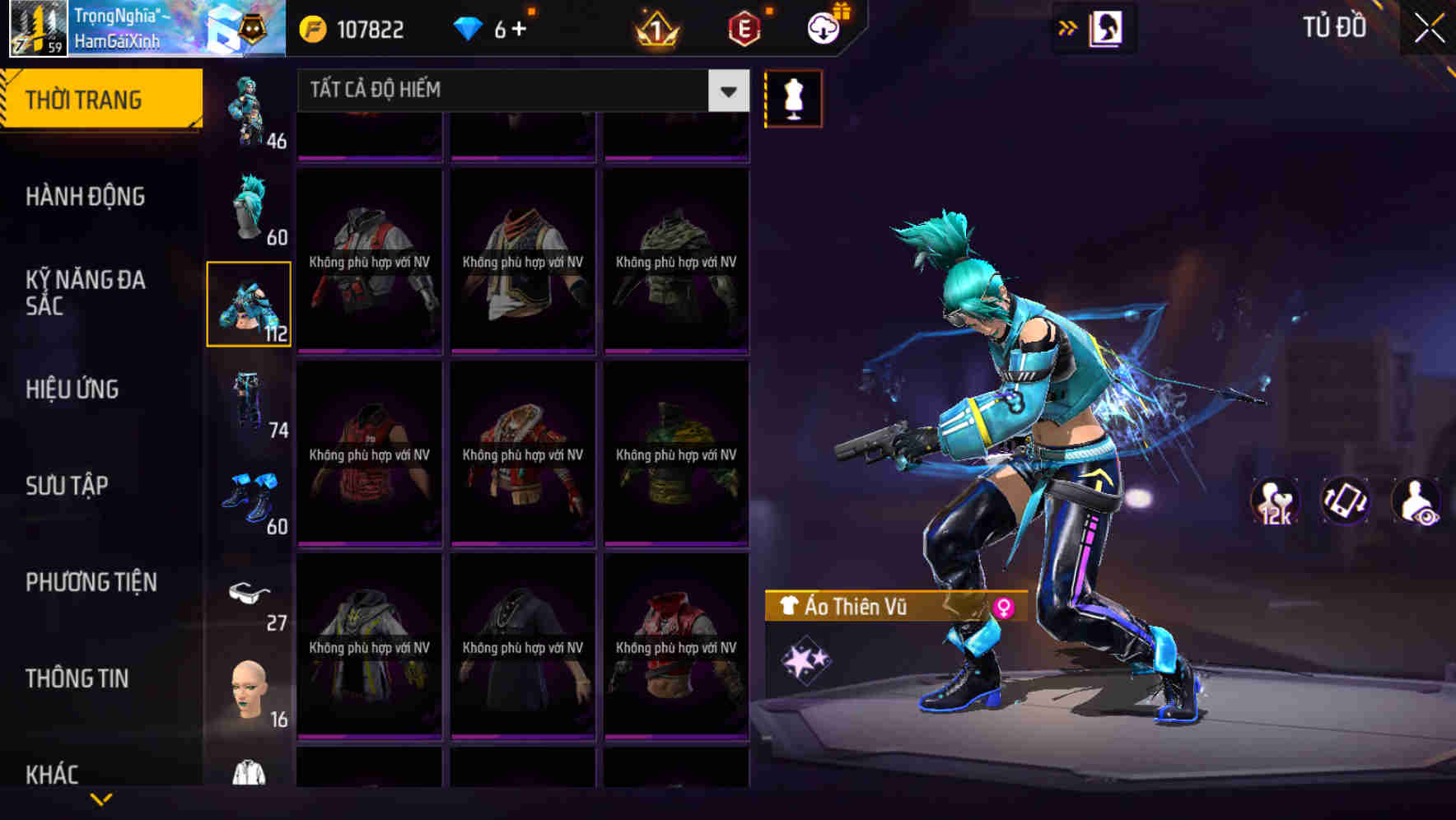The width and height of the screenshot is (1456, 820).
Task: Open the rank crown icon showing level 1
Action: 656,28
